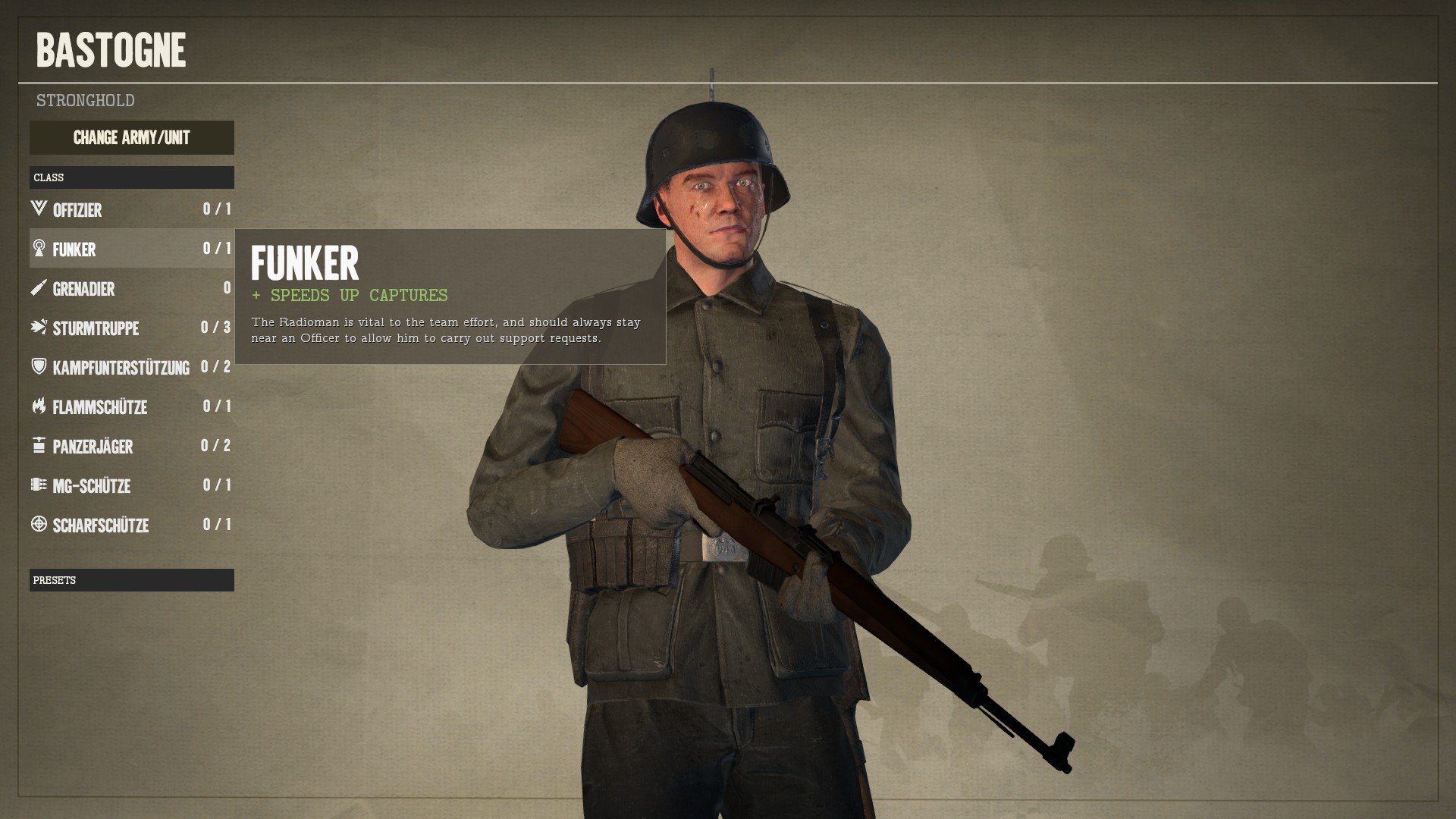The image size is (1456, 819).
Task: Pick the Panzerjäger class
Action: (131, 446)
